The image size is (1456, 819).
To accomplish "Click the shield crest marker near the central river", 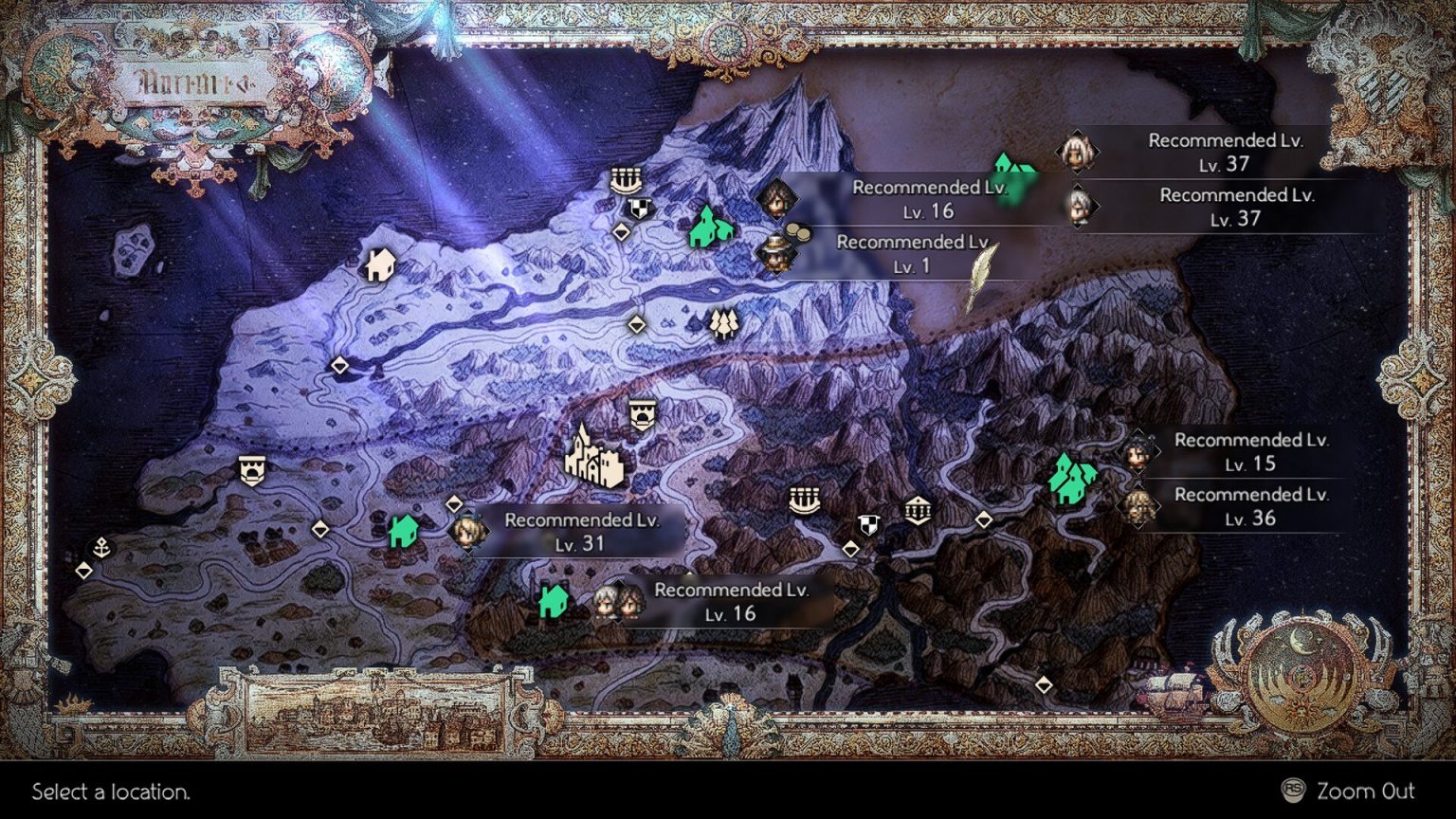I will (x=870, y=523).
